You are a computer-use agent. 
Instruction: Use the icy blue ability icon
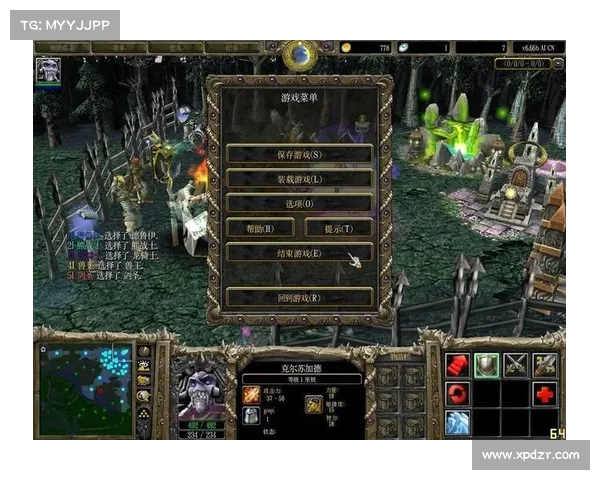click(x=458, y=422)
